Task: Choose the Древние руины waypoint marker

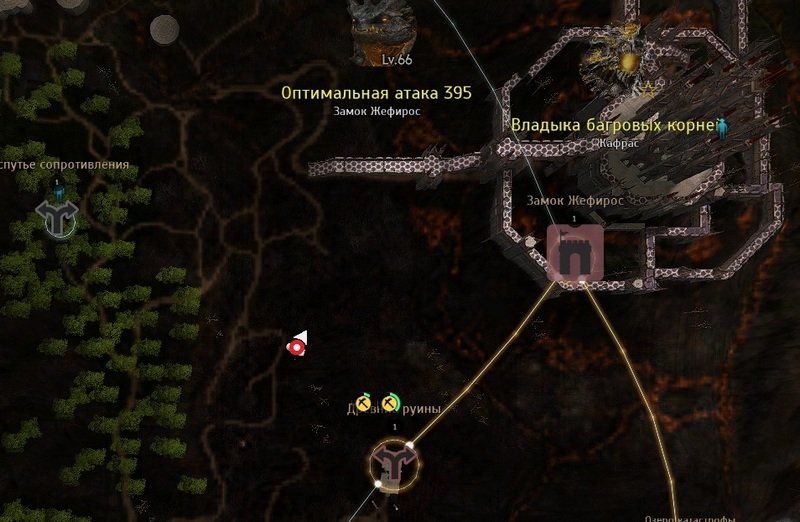Action: point(394,464)
